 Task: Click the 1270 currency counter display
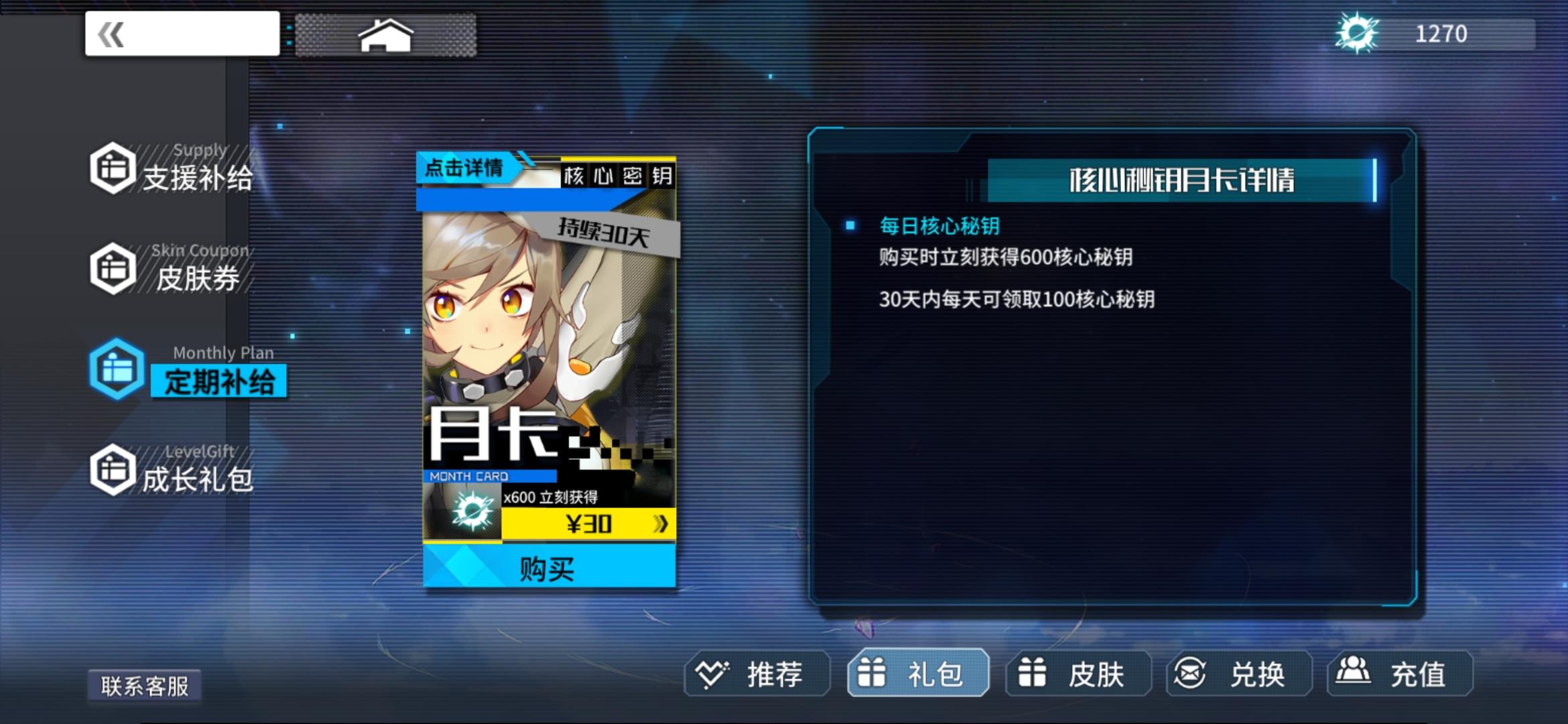[x=1442, y=32]
